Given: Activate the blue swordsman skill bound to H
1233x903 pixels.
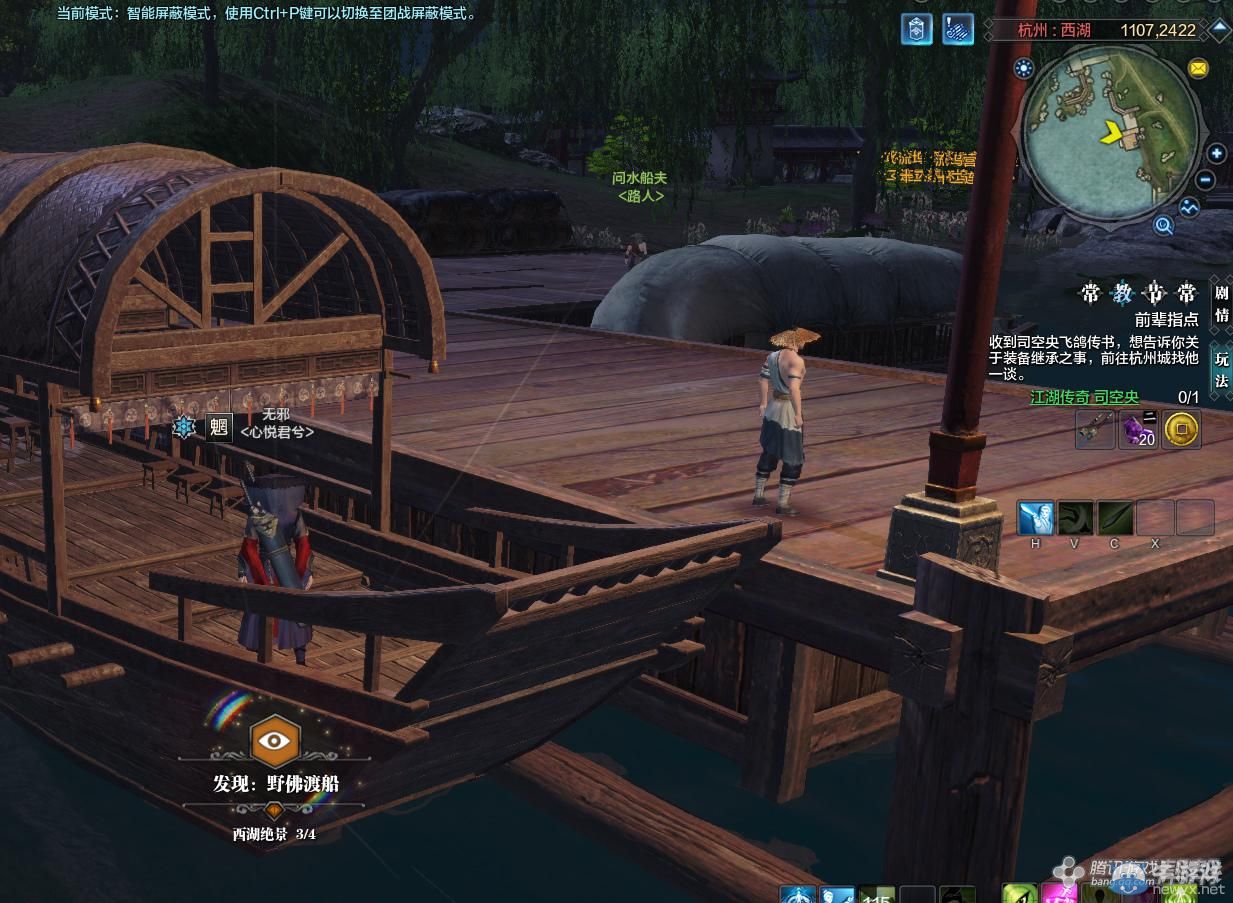Looking at the screenshot, I should 1035,518.
